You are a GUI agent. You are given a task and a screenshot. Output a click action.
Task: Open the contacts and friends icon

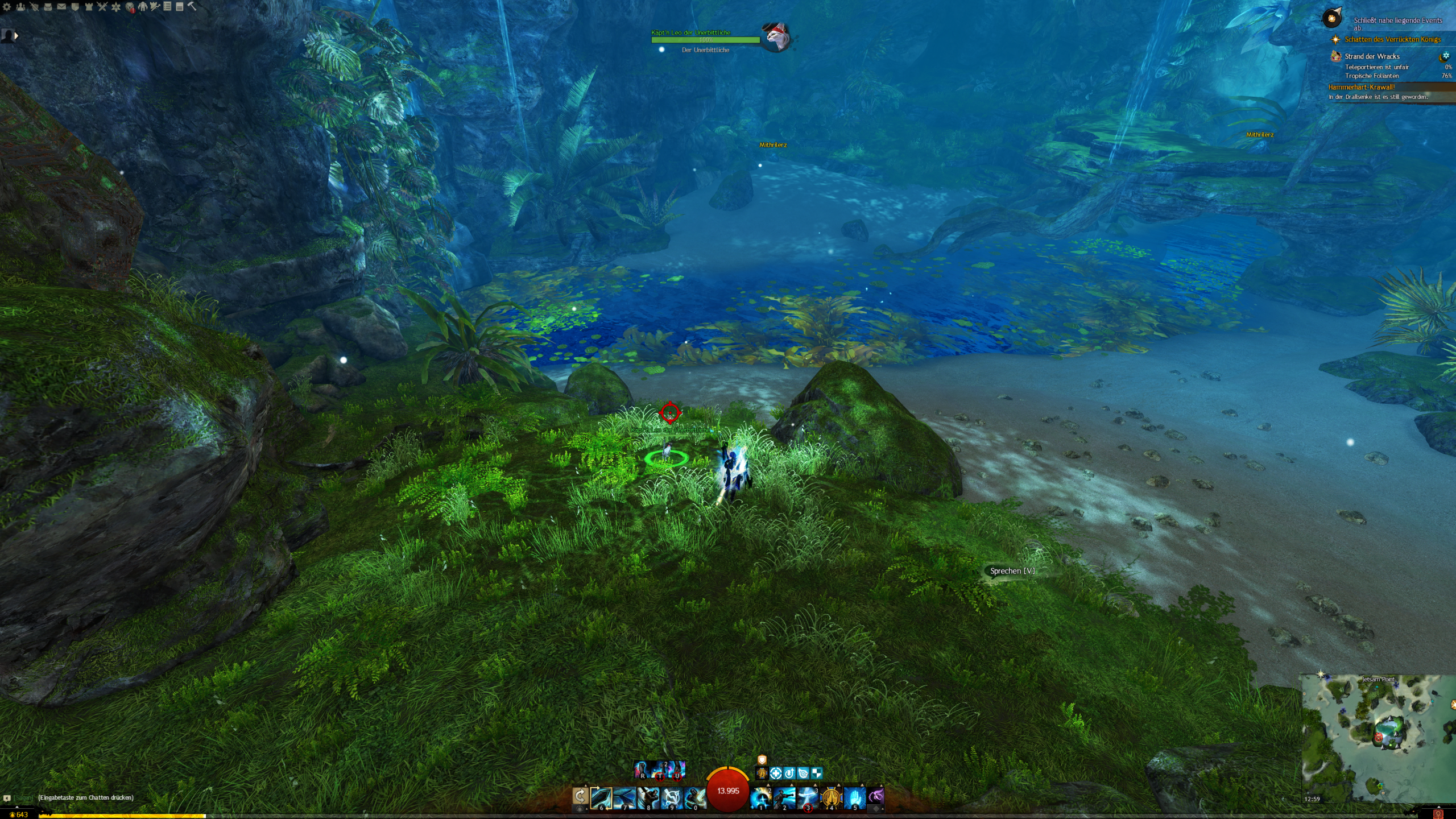20,7
